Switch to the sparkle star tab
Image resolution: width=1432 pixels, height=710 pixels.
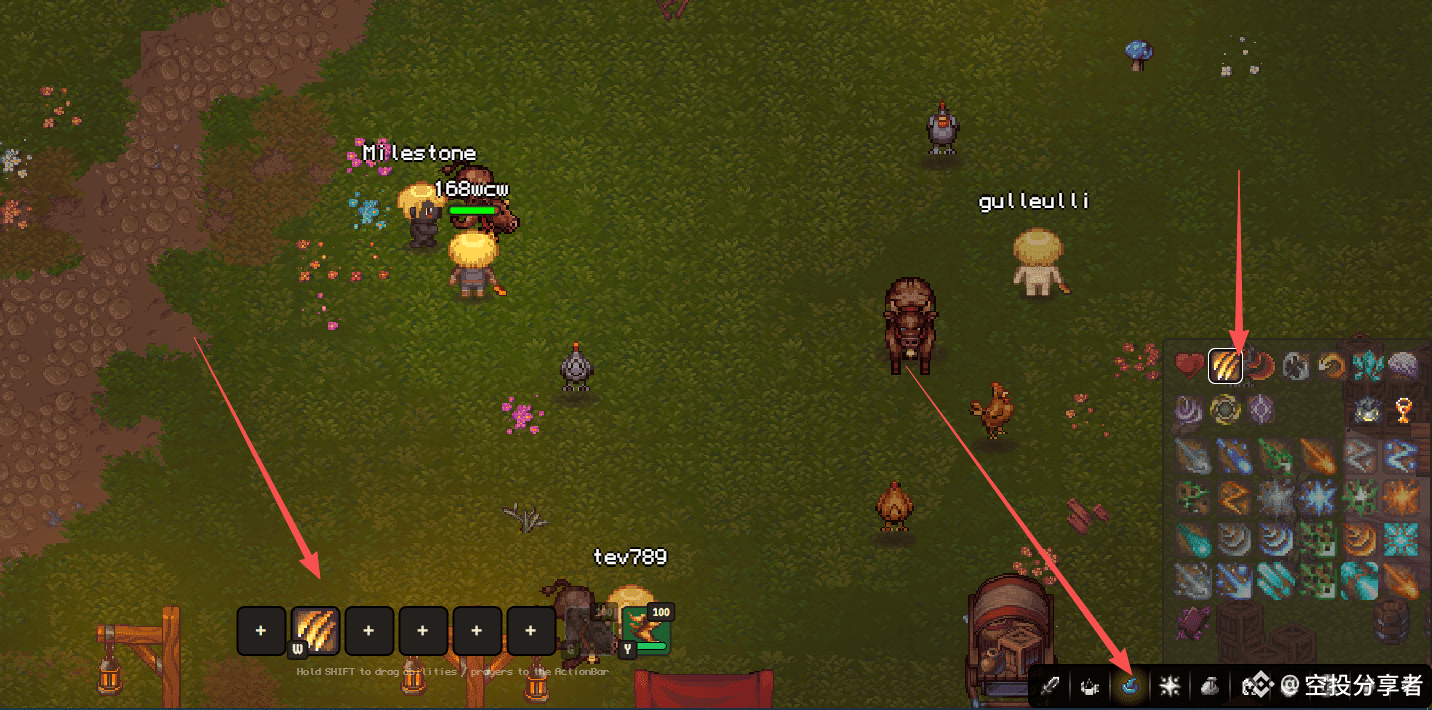(x=1169, y=686)
